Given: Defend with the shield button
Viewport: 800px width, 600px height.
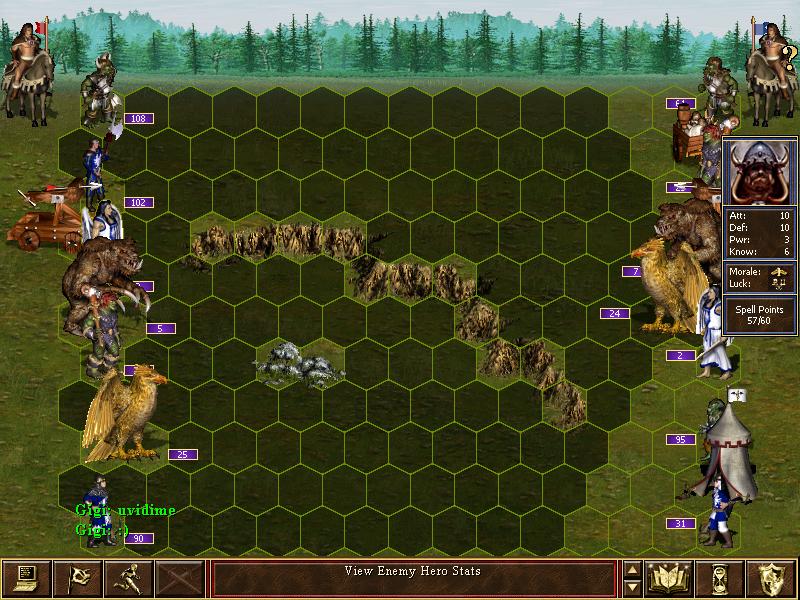Looking at the screenshot, I should point(773,577).
